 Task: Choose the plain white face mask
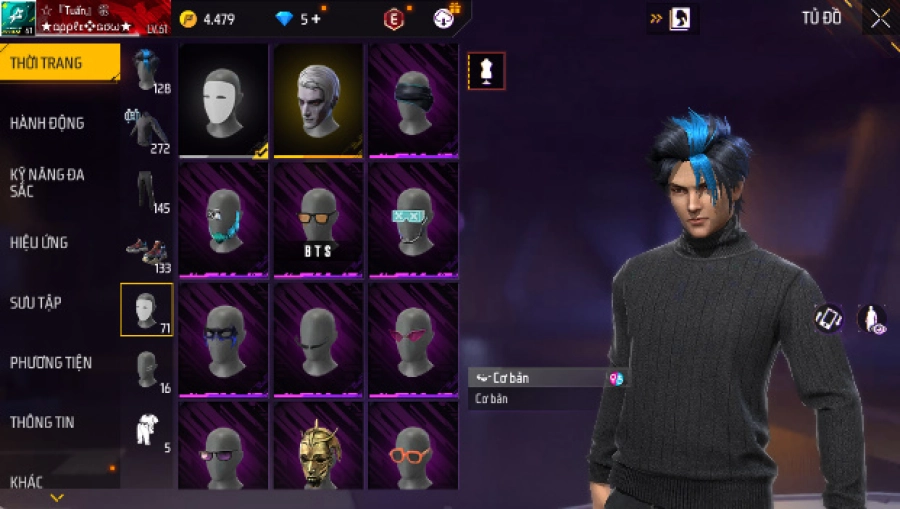[x=223, y=100]
